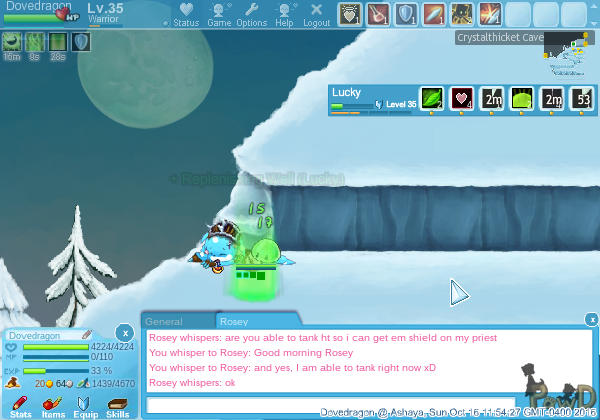Close the chat window
Viewport: 600px width, 420px height.
click(x=592, y=320)
